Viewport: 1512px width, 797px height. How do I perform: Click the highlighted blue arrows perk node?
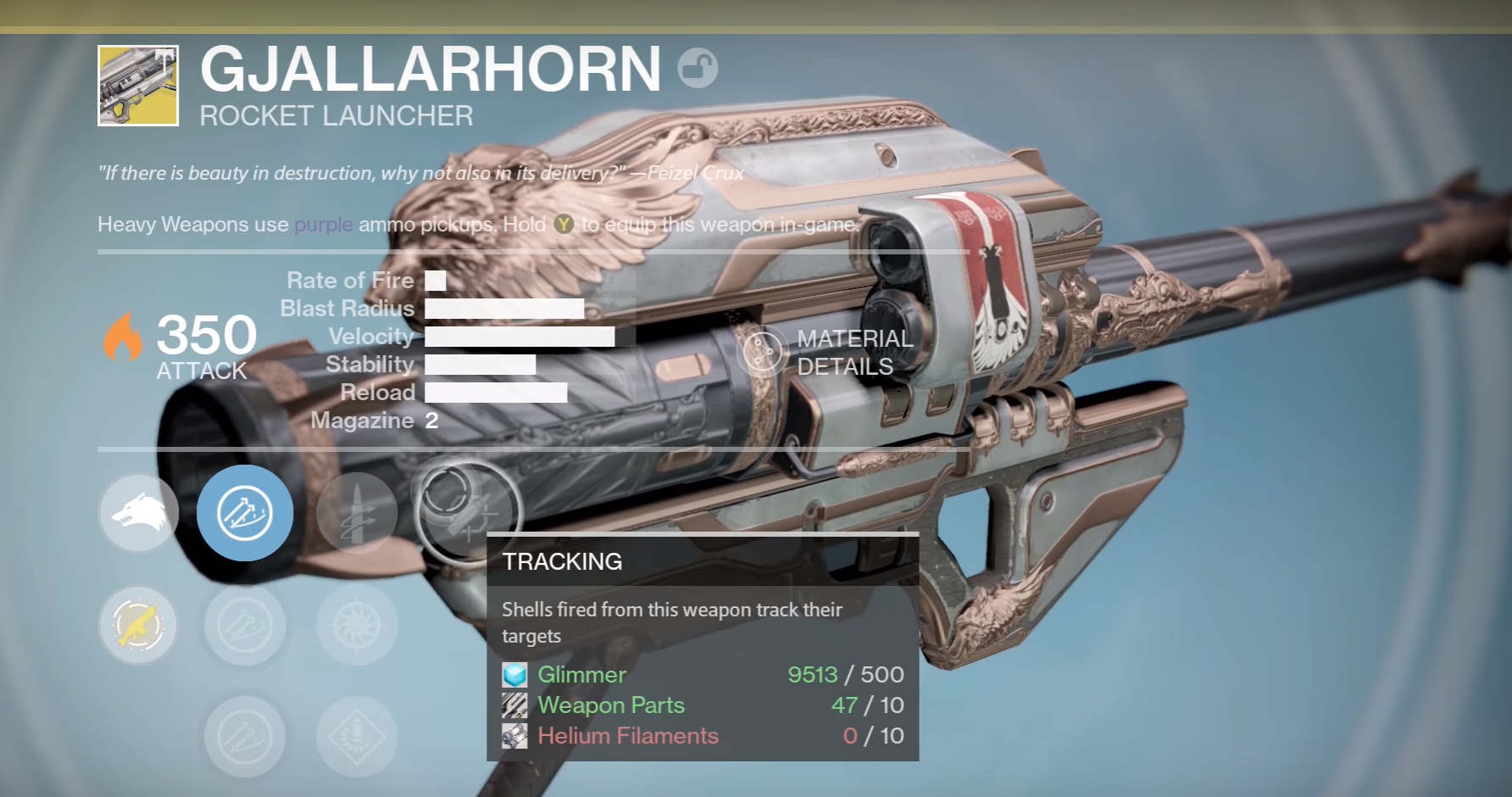245,513
